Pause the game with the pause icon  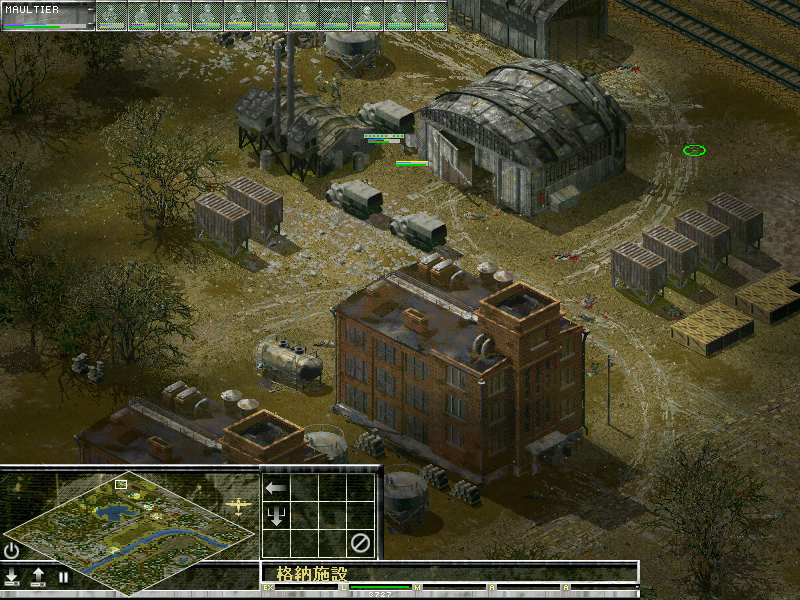[x=63, y=577]
